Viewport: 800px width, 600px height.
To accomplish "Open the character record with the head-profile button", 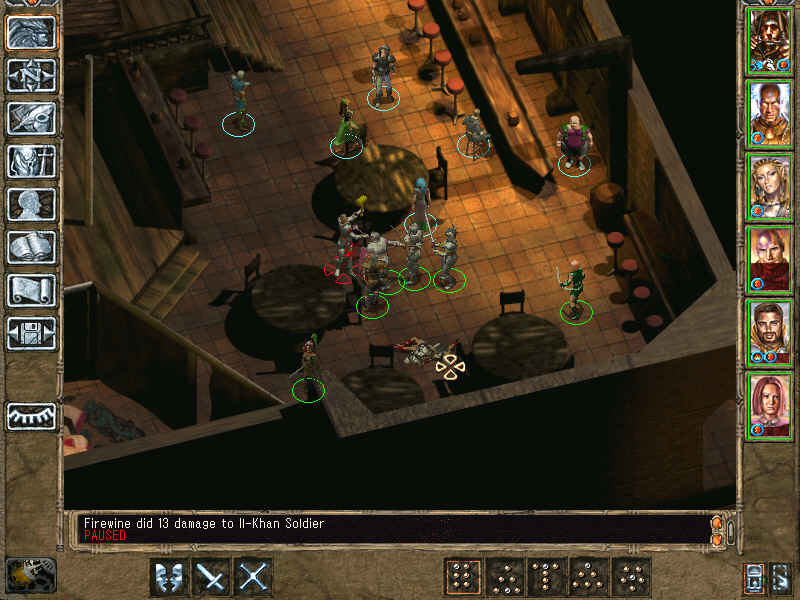I will point(31,204).
